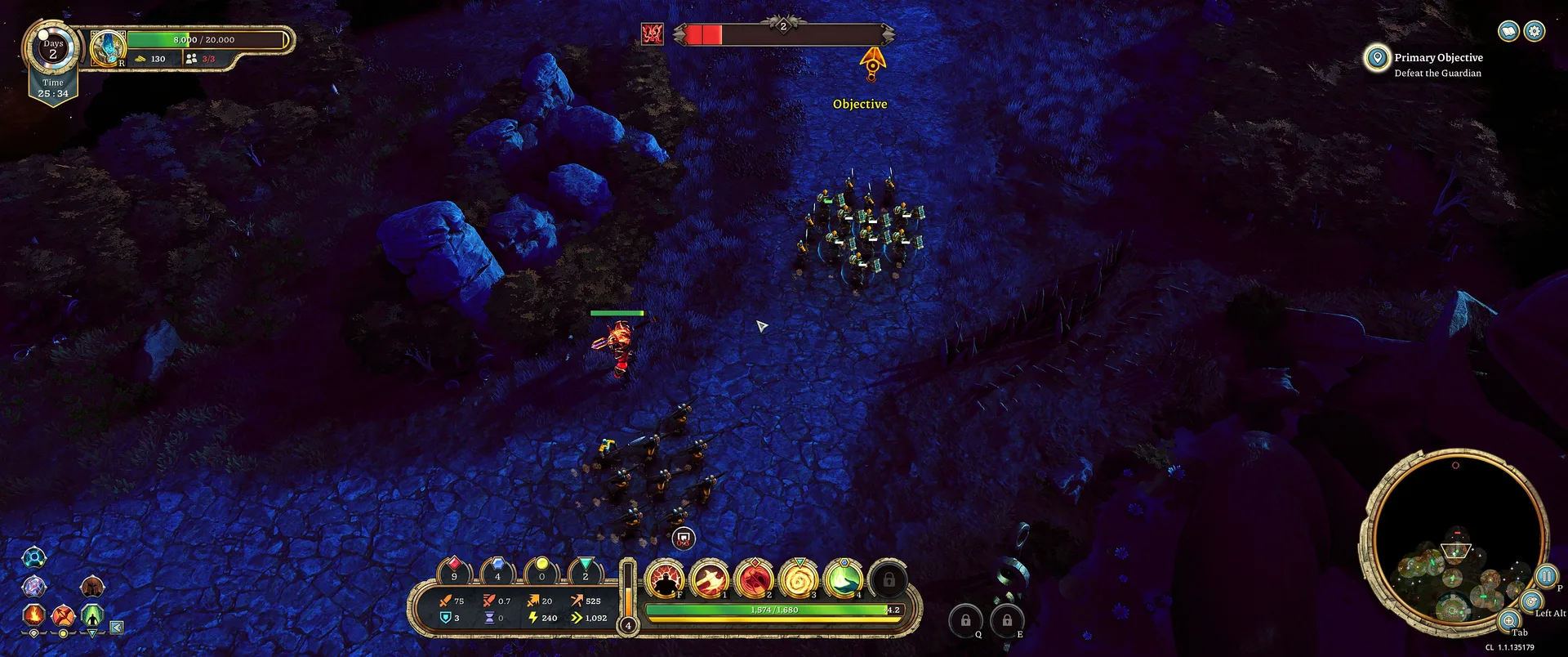Click the red guardian boss icon
This screenshot has height=657, width=1568.
coord(652,34)
